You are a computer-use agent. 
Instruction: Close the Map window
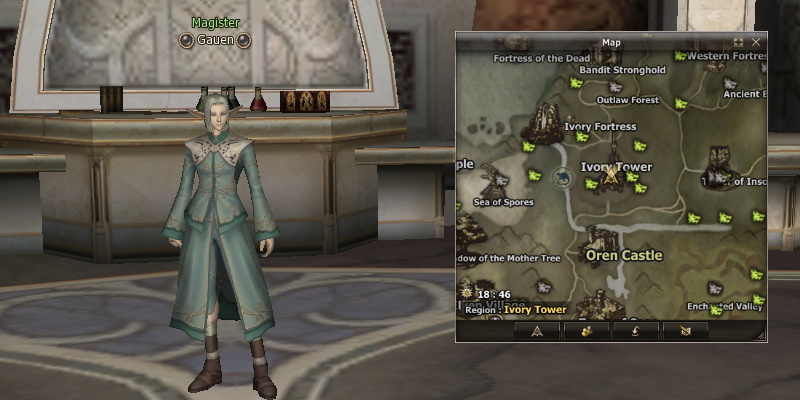point(756,43)
